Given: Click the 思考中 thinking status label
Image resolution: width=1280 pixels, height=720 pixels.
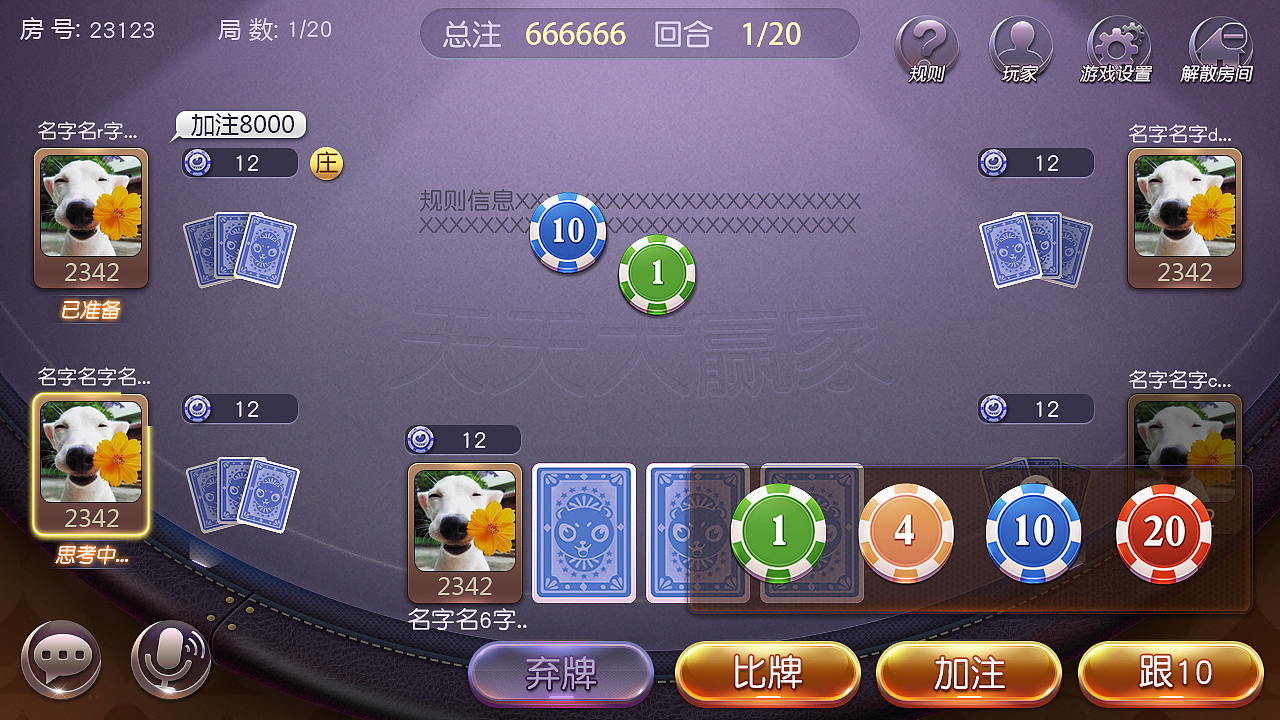Looking at the screenshot, I should (x=91, y=556).
